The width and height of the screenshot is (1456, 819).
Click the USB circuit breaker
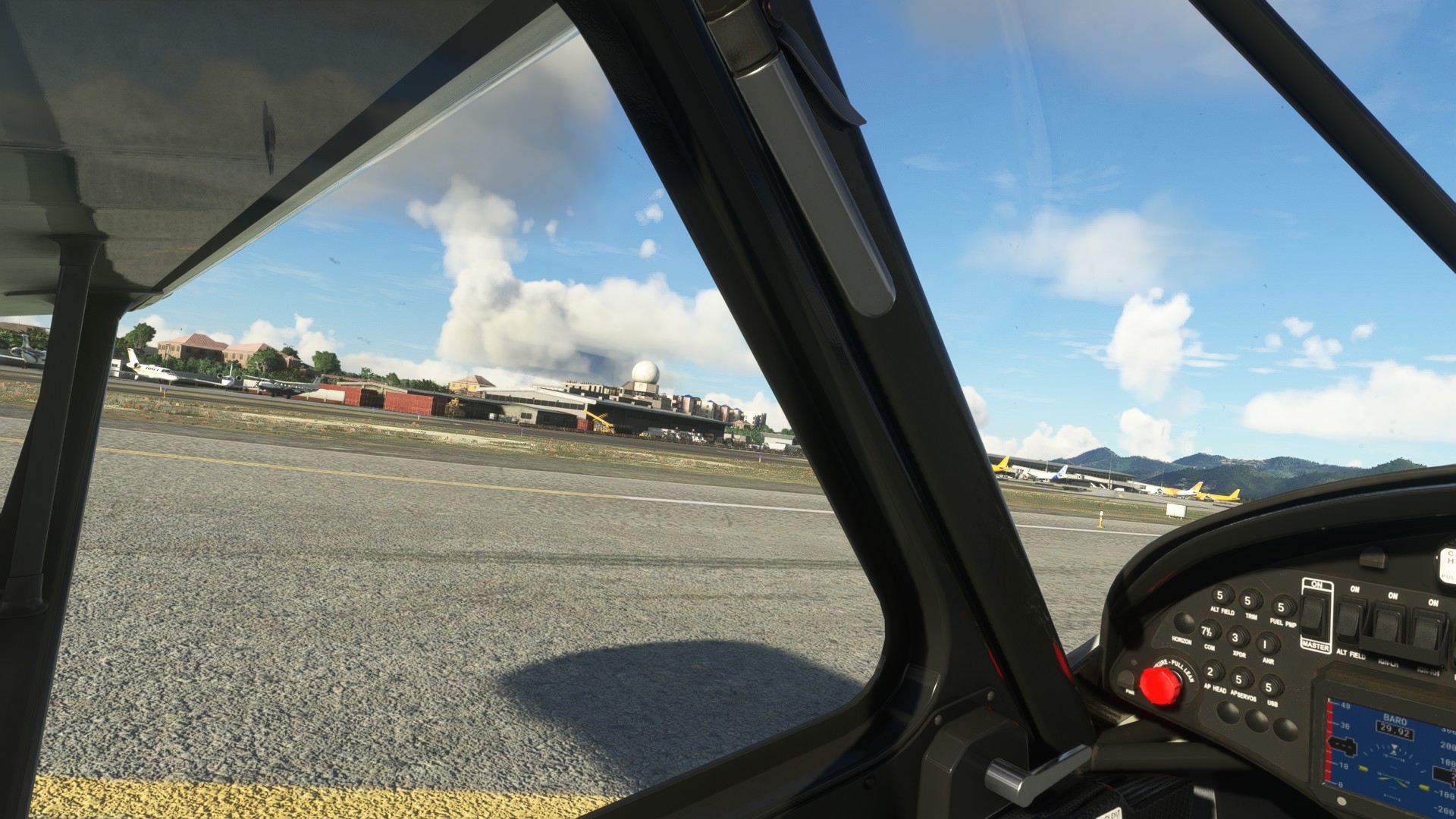tap(1269, 688)
